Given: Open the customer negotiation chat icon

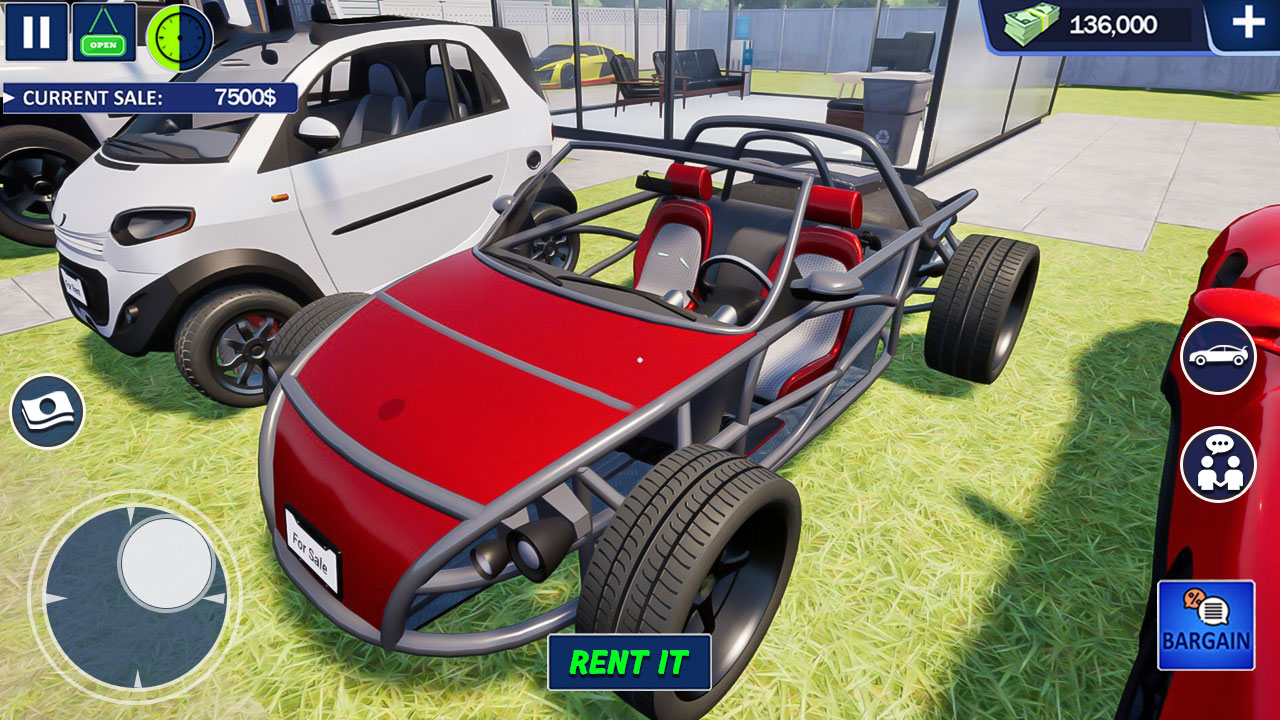Looking at the screenshot, I should click(1217, 463).
